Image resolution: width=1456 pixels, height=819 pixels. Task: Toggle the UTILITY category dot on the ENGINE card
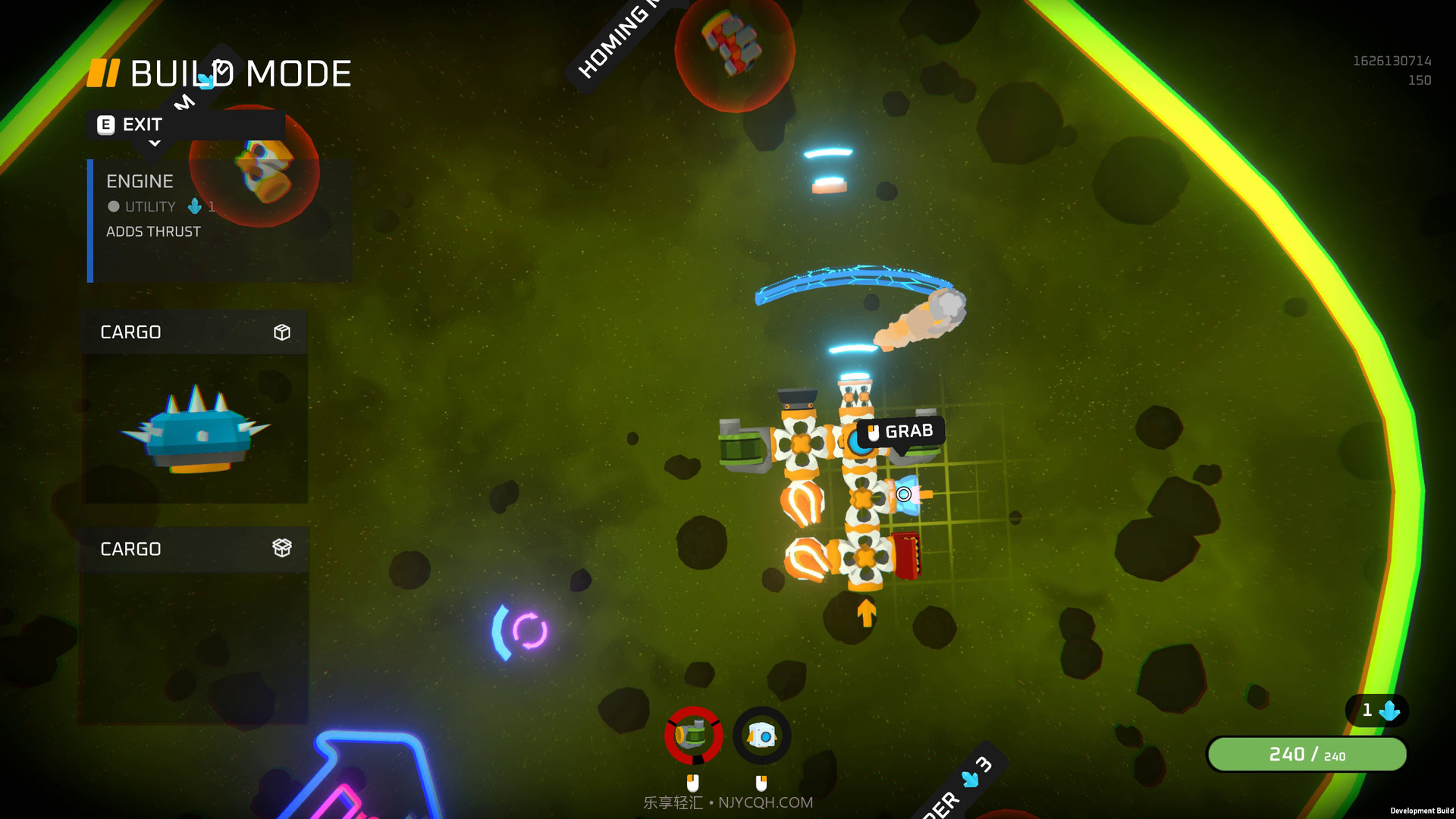[x=114, y=206]
